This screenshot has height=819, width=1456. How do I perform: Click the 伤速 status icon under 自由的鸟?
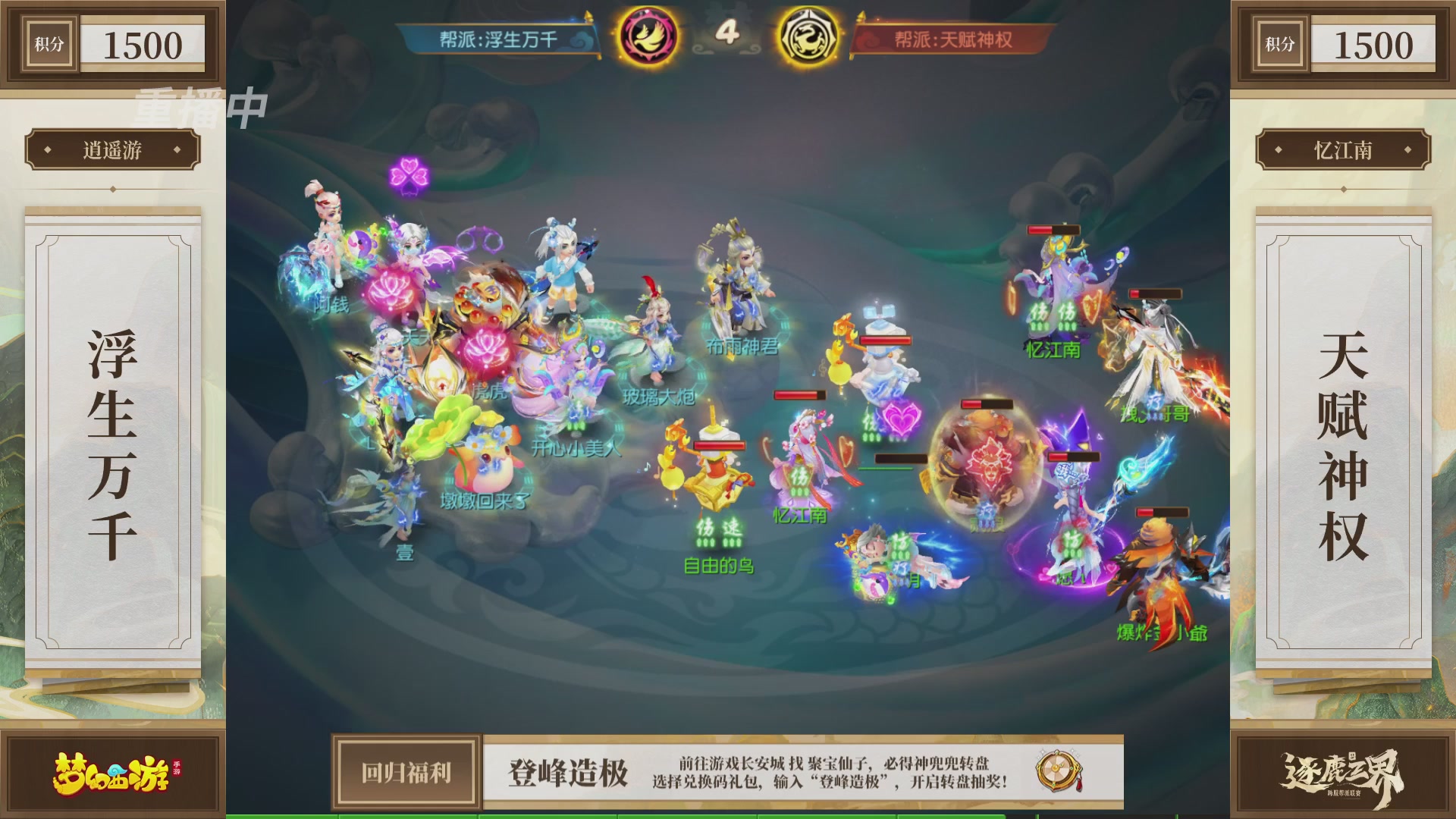tap(717, 532)
